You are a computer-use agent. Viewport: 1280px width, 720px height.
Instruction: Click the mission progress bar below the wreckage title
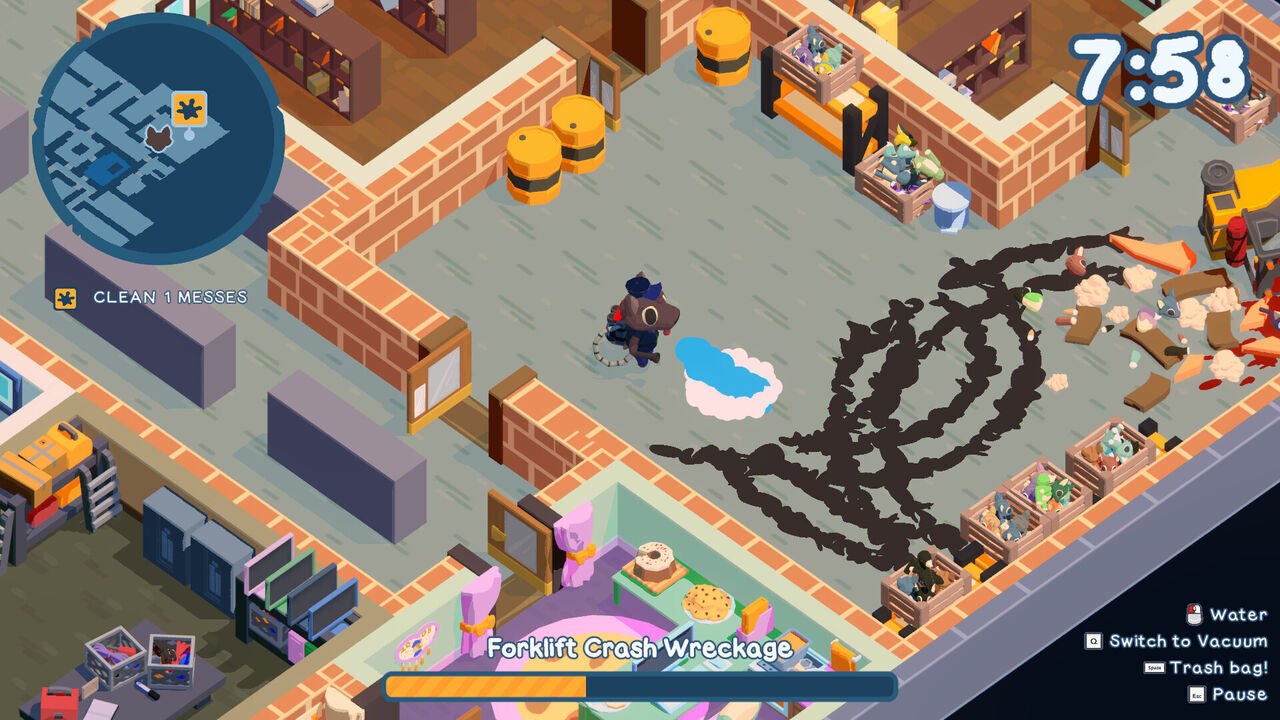pyautogui.click(x=638, y=685)
